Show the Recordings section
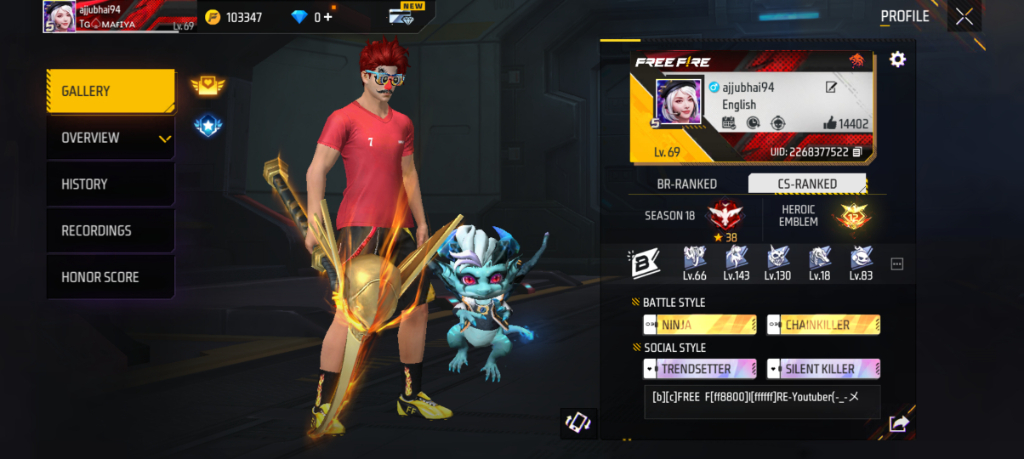Screen dimensions: 1024x459 (x=110, y=231)
